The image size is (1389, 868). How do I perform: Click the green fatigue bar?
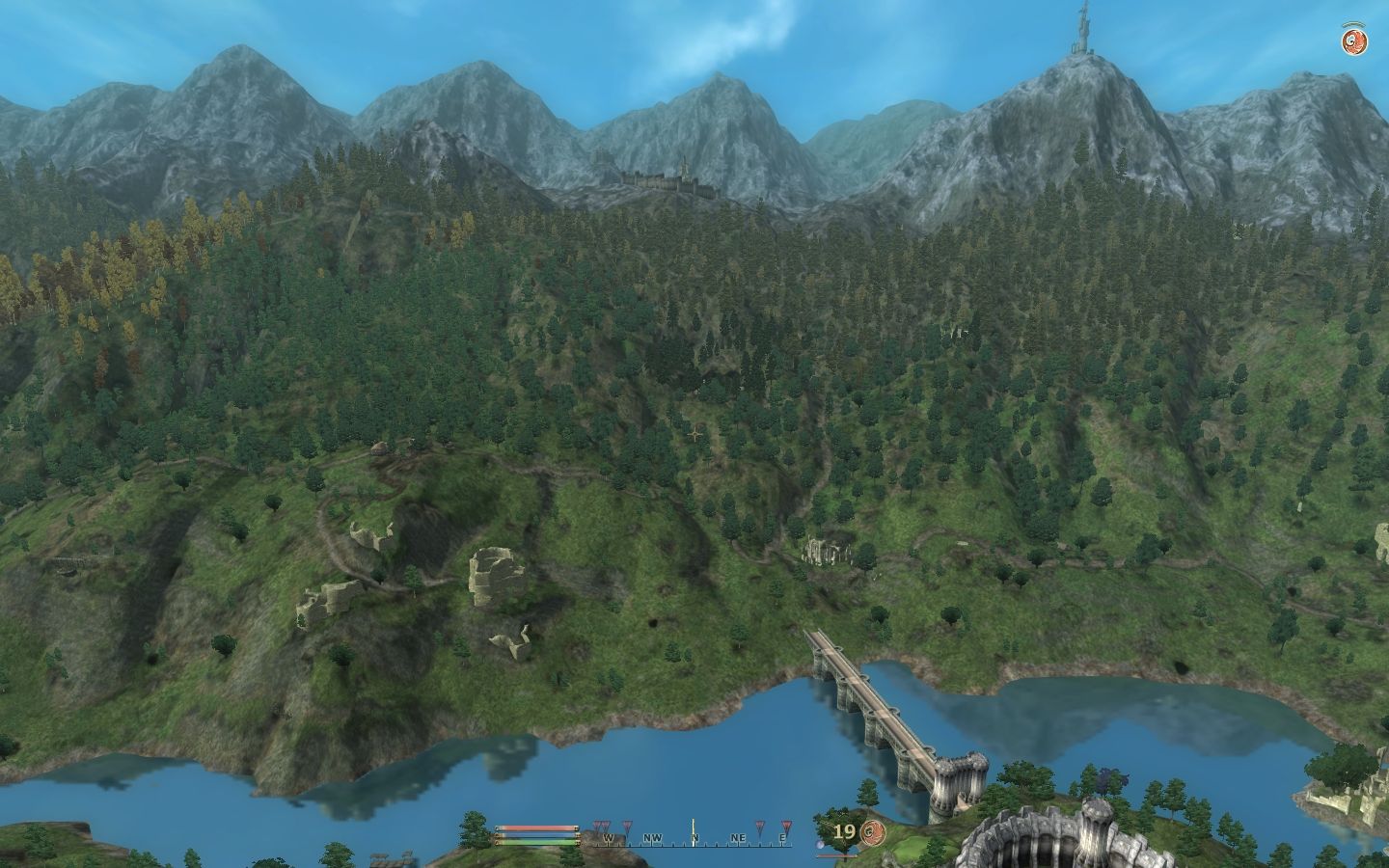[x=535, y=841]
